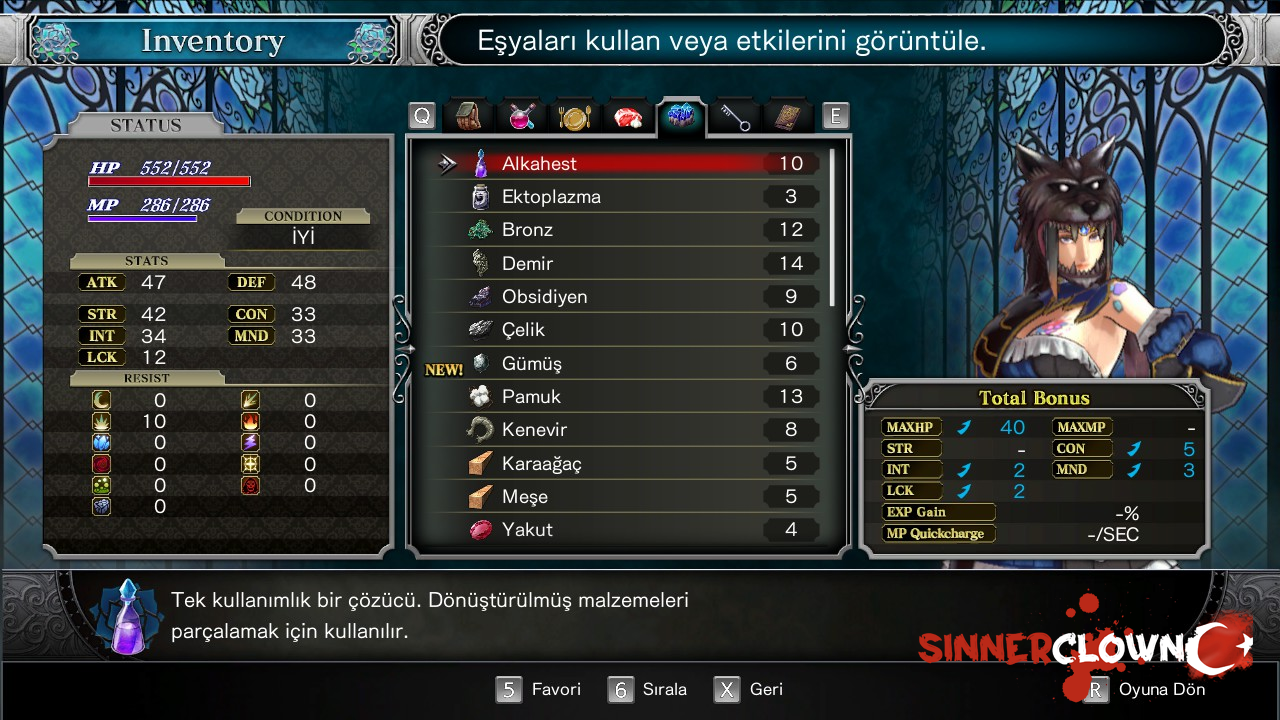Select the Alkahest vial icon
The image size is (1280, 720).
point(479,163)
